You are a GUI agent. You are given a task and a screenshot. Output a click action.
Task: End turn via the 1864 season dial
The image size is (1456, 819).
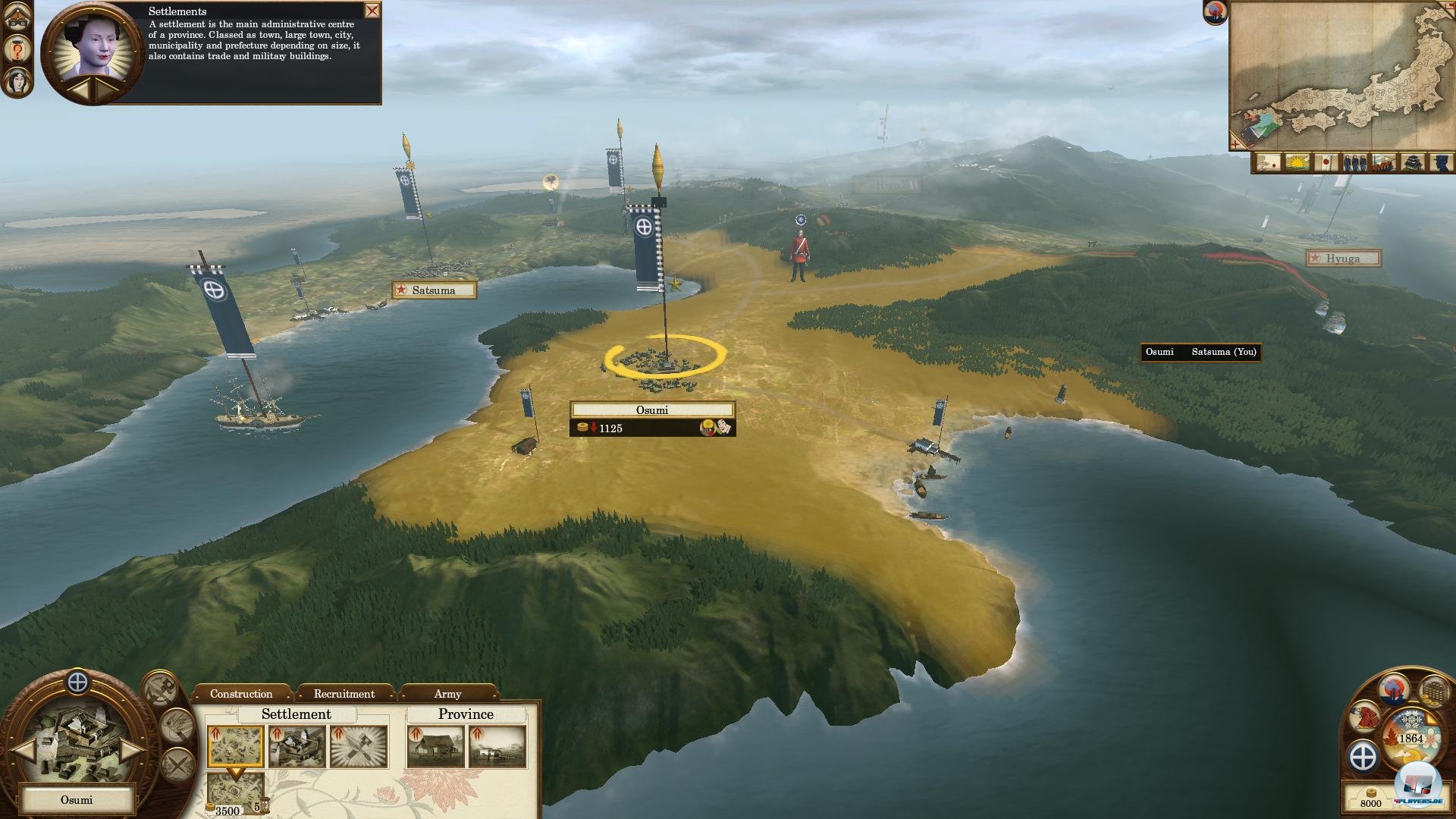tap(1410, 739)
